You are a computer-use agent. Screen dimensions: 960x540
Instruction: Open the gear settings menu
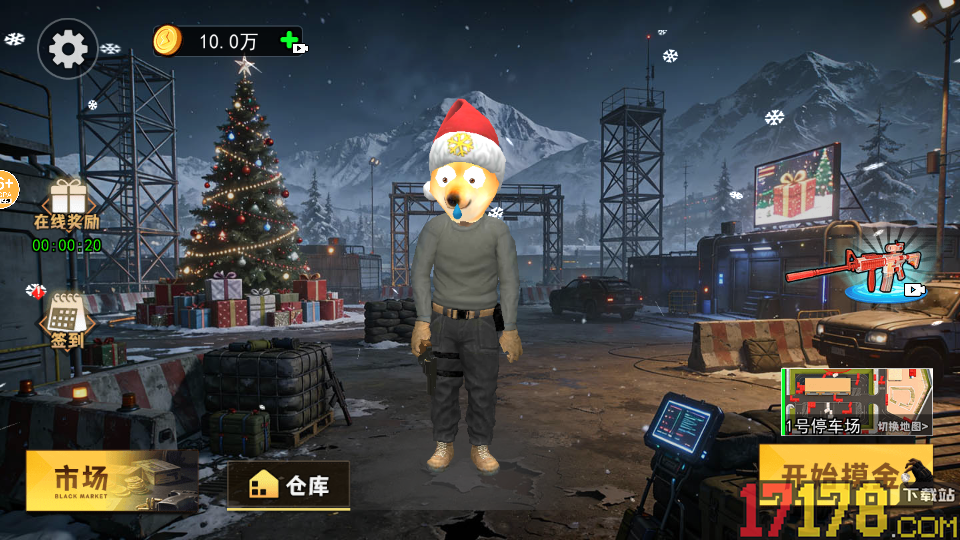coord(68,49)
